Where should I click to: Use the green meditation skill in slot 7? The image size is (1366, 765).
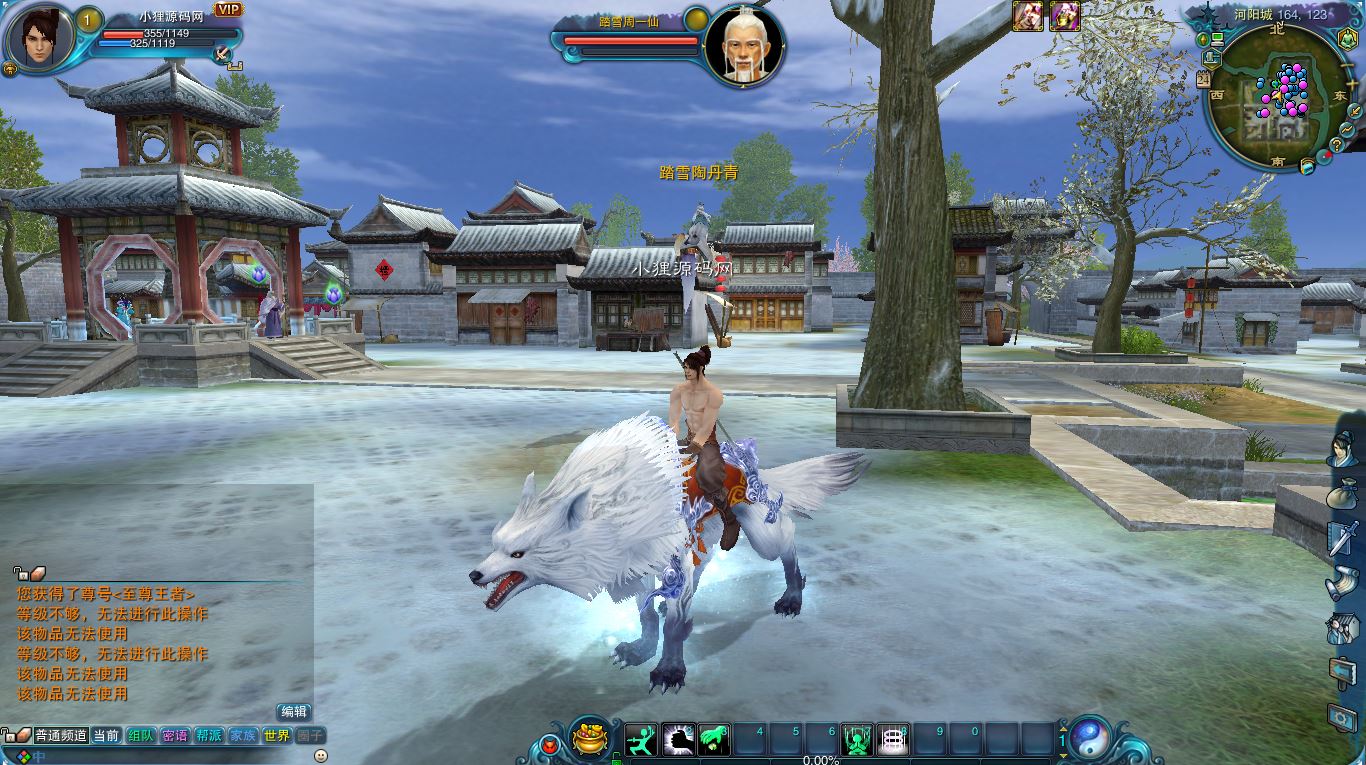tap(857, 740)
